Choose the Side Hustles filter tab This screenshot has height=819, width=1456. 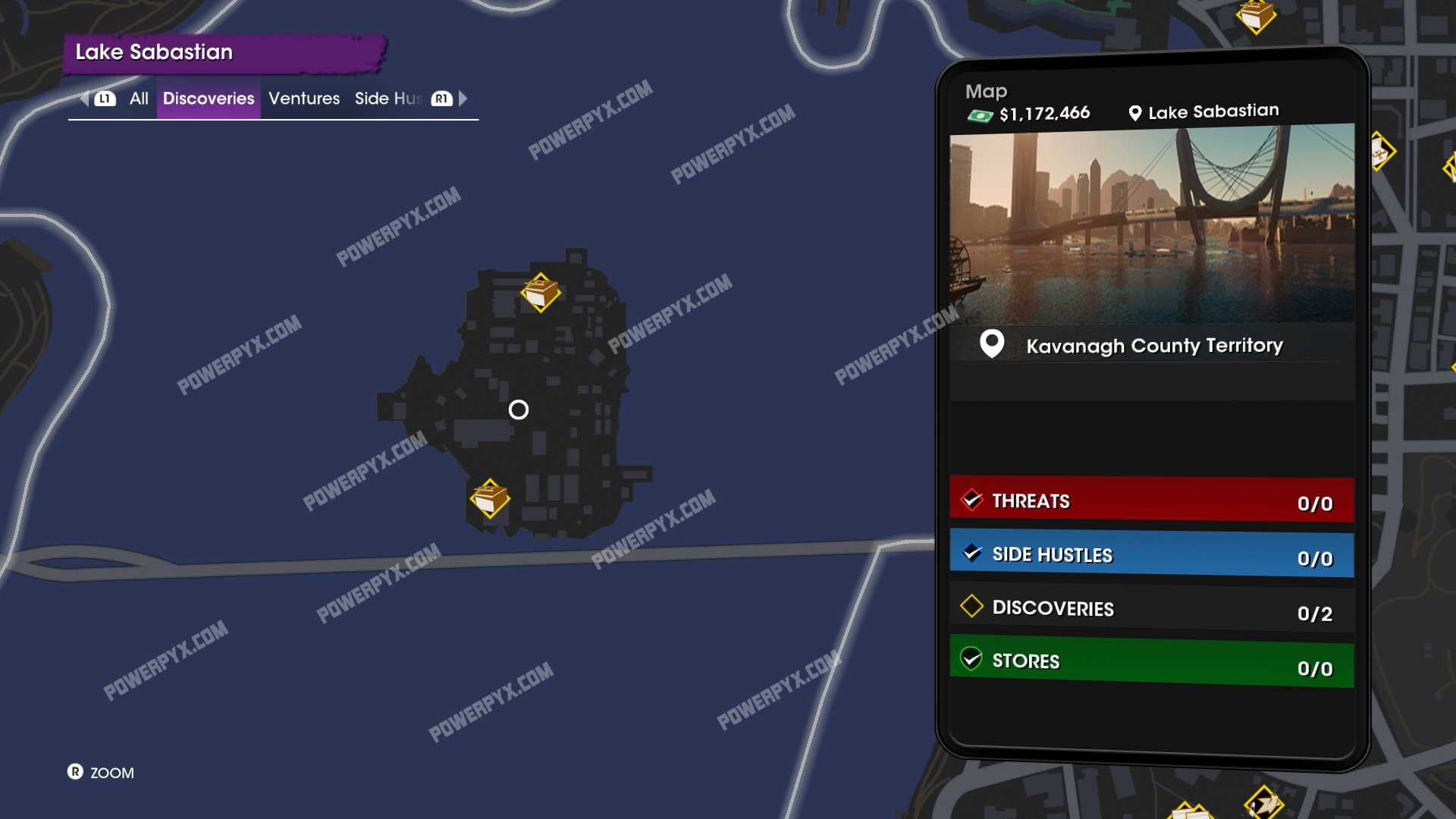point(388,99)
